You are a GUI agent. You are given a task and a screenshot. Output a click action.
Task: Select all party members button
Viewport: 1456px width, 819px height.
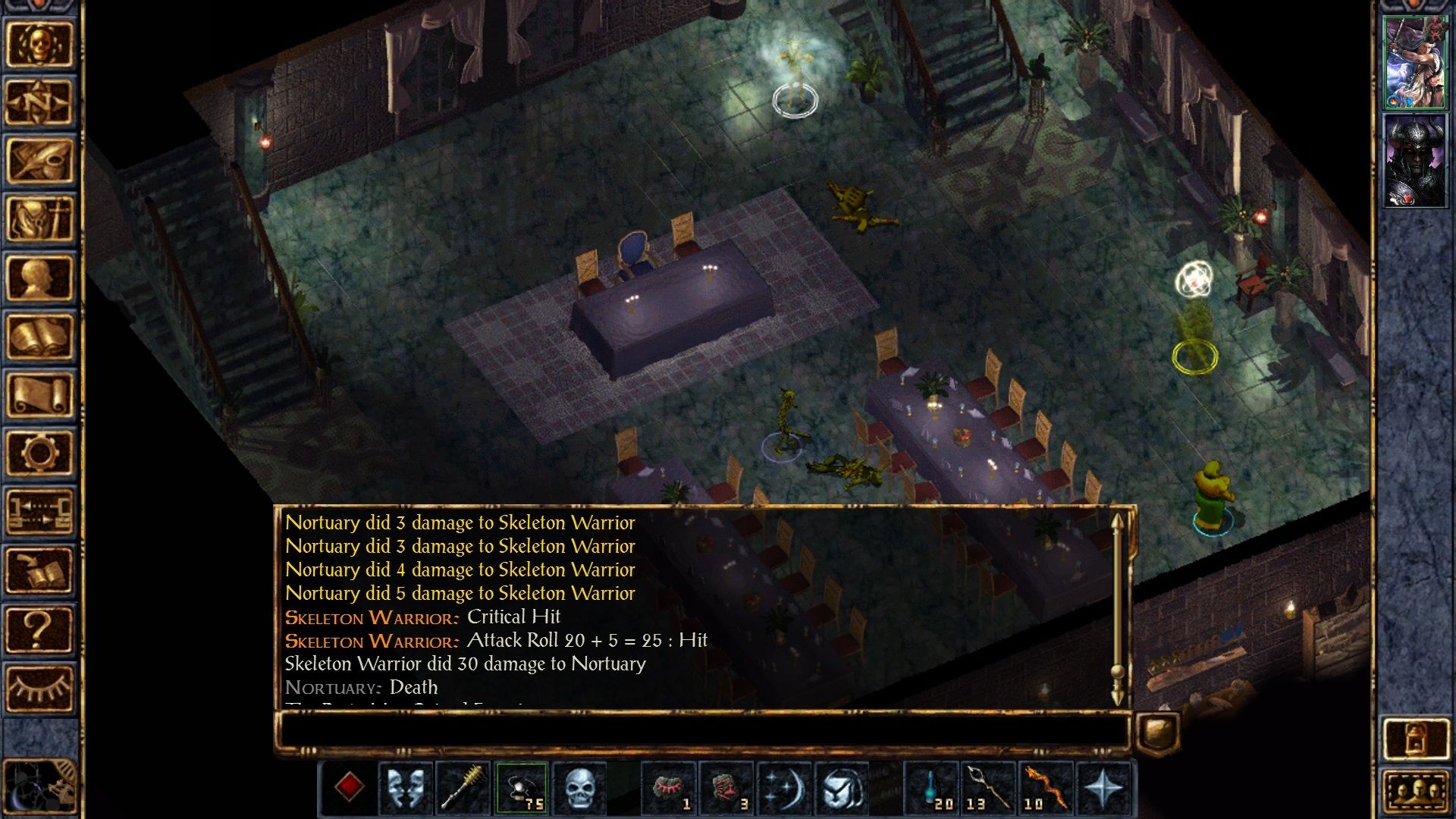1415,792
